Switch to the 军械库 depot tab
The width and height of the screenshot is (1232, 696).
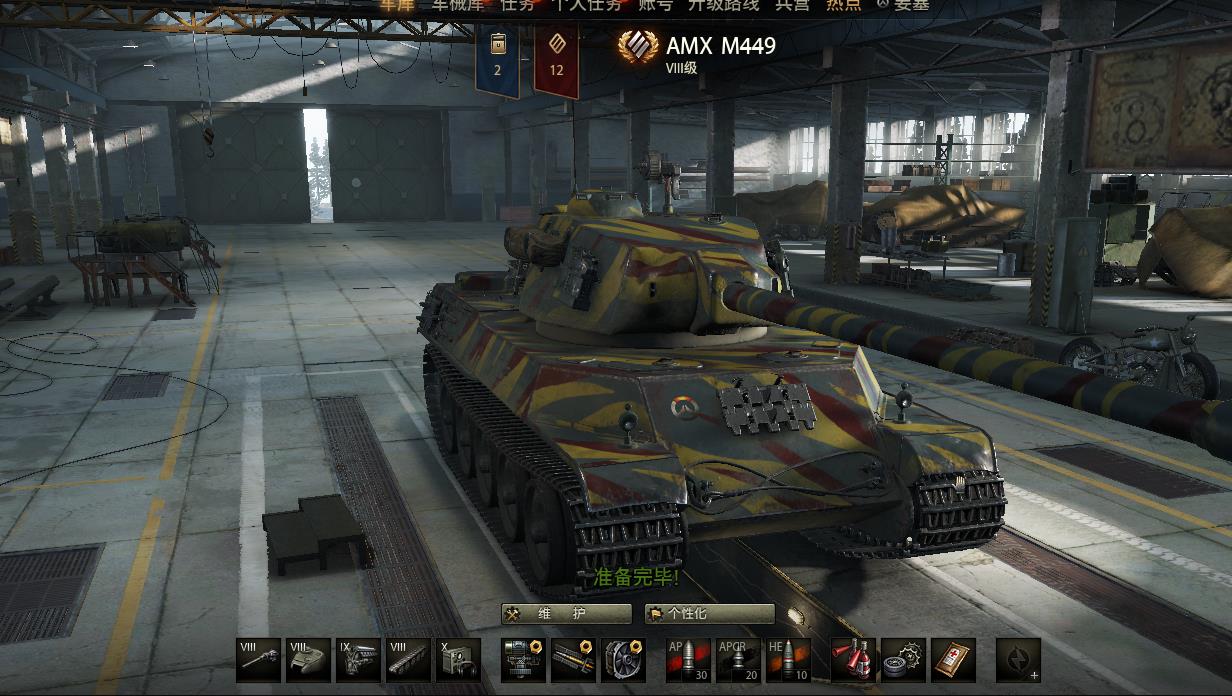pos(458,5)
